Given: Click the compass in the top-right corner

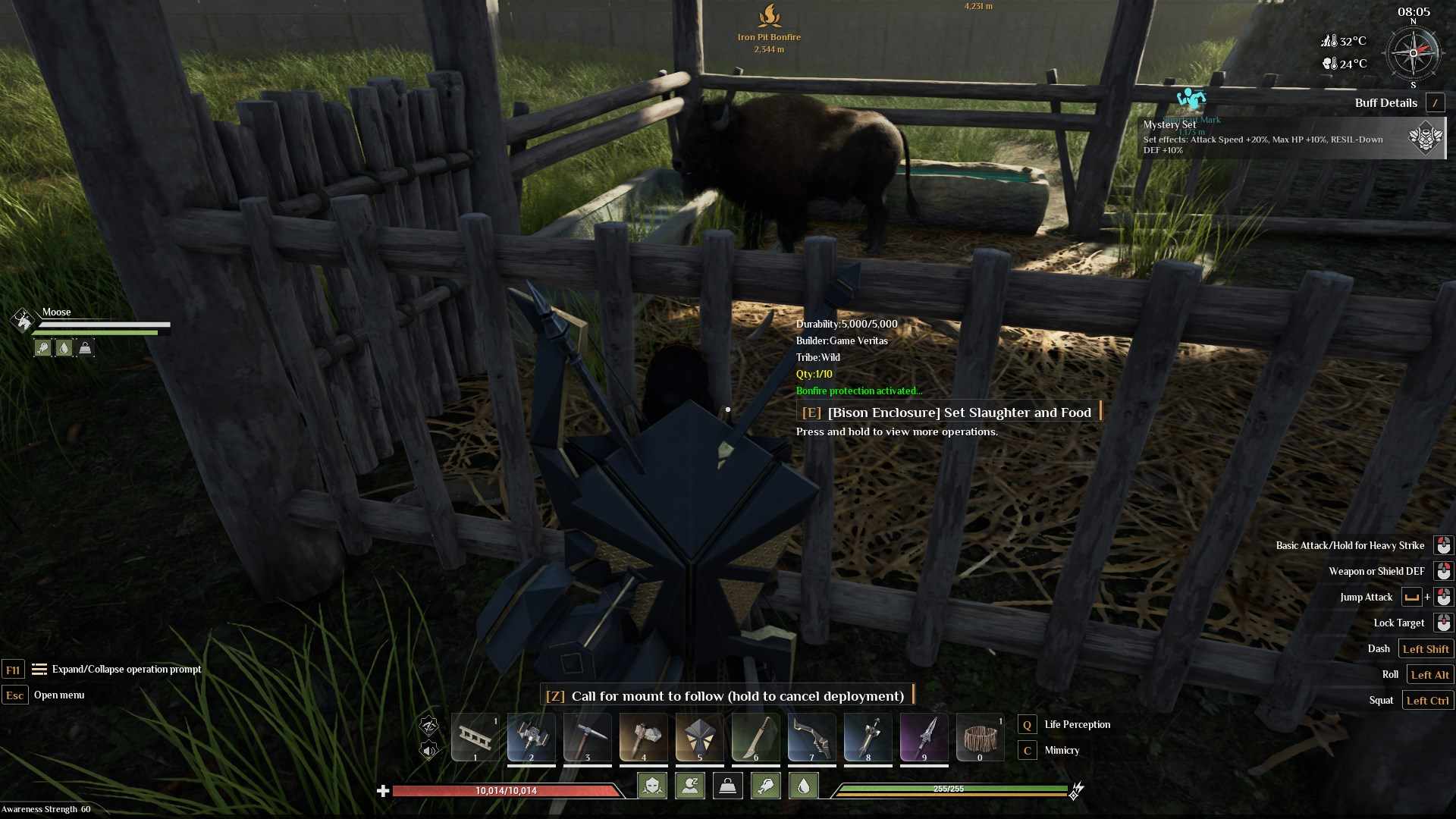Looking at the screenshot, I should pos(1413,54).
